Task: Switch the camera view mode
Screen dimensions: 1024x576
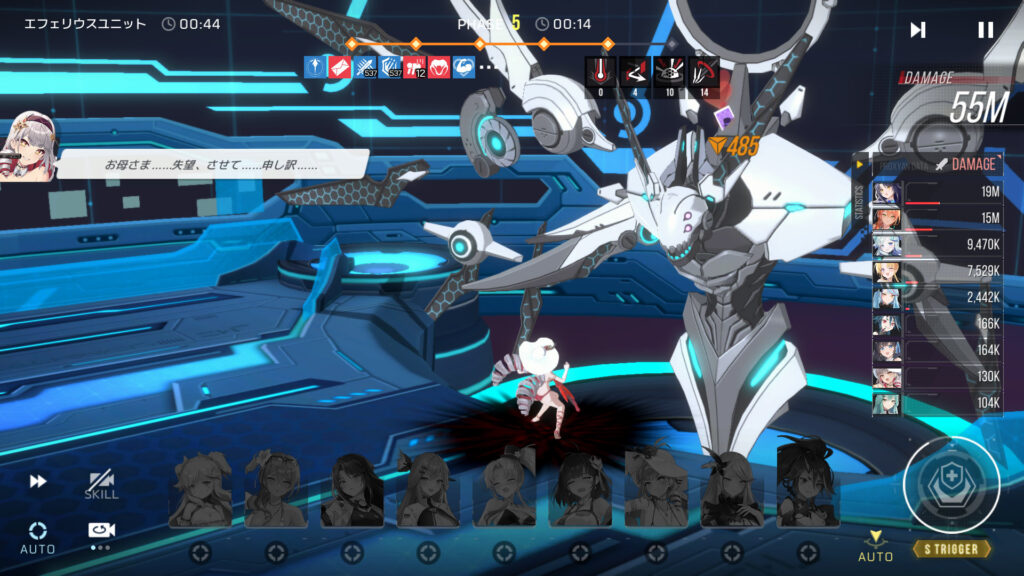Action: (100, 532)
